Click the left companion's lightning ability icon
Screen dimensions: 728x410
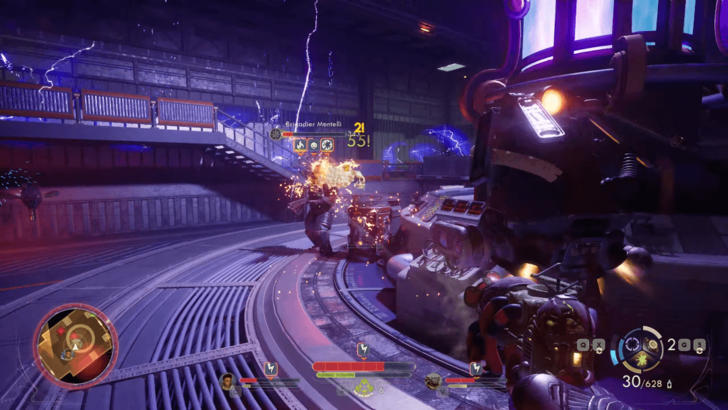[x=270, y=370]
